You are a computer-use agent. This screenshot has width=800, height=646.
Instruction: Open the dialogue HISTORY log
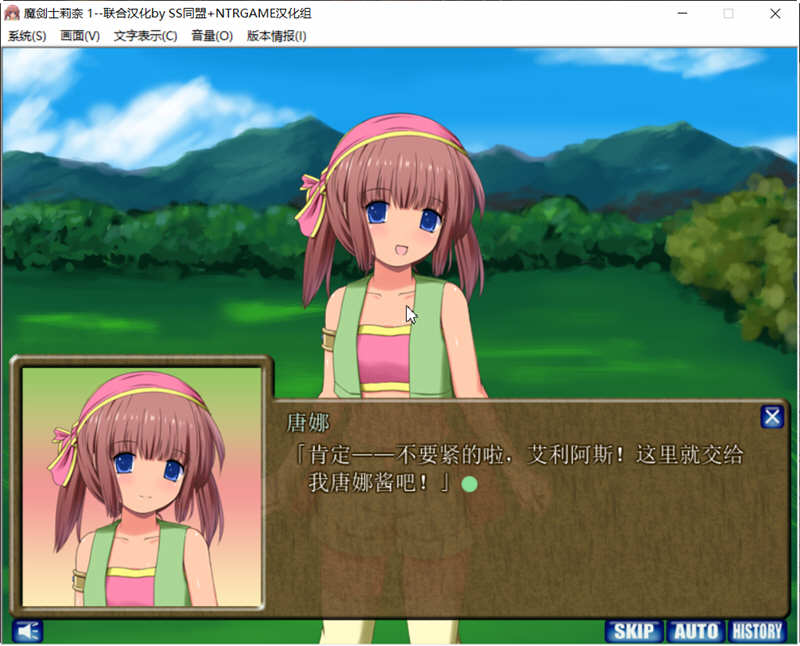tap(757, 631)
